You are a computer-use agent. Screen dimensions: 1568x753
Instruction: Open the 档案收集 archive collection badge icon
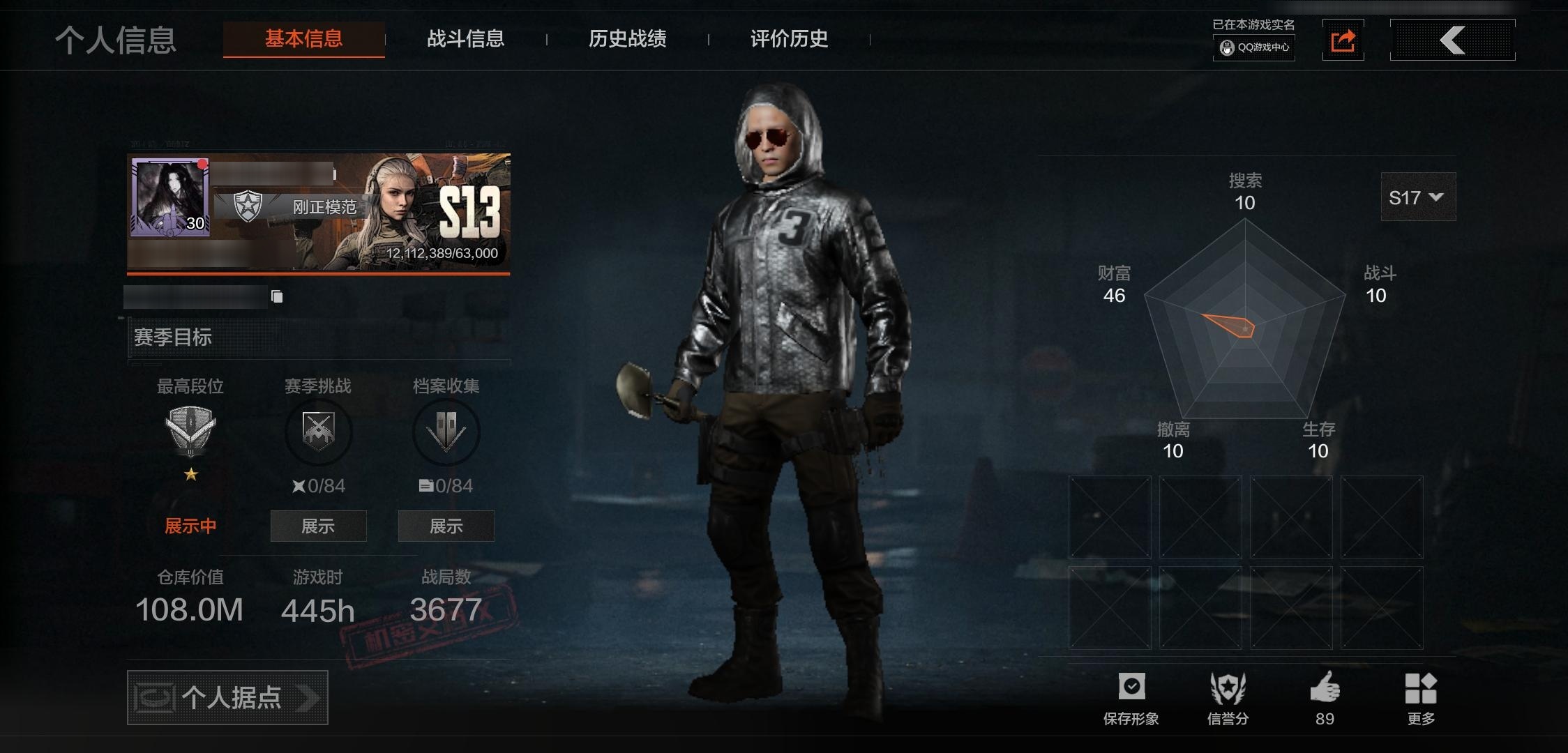[446, 432]
